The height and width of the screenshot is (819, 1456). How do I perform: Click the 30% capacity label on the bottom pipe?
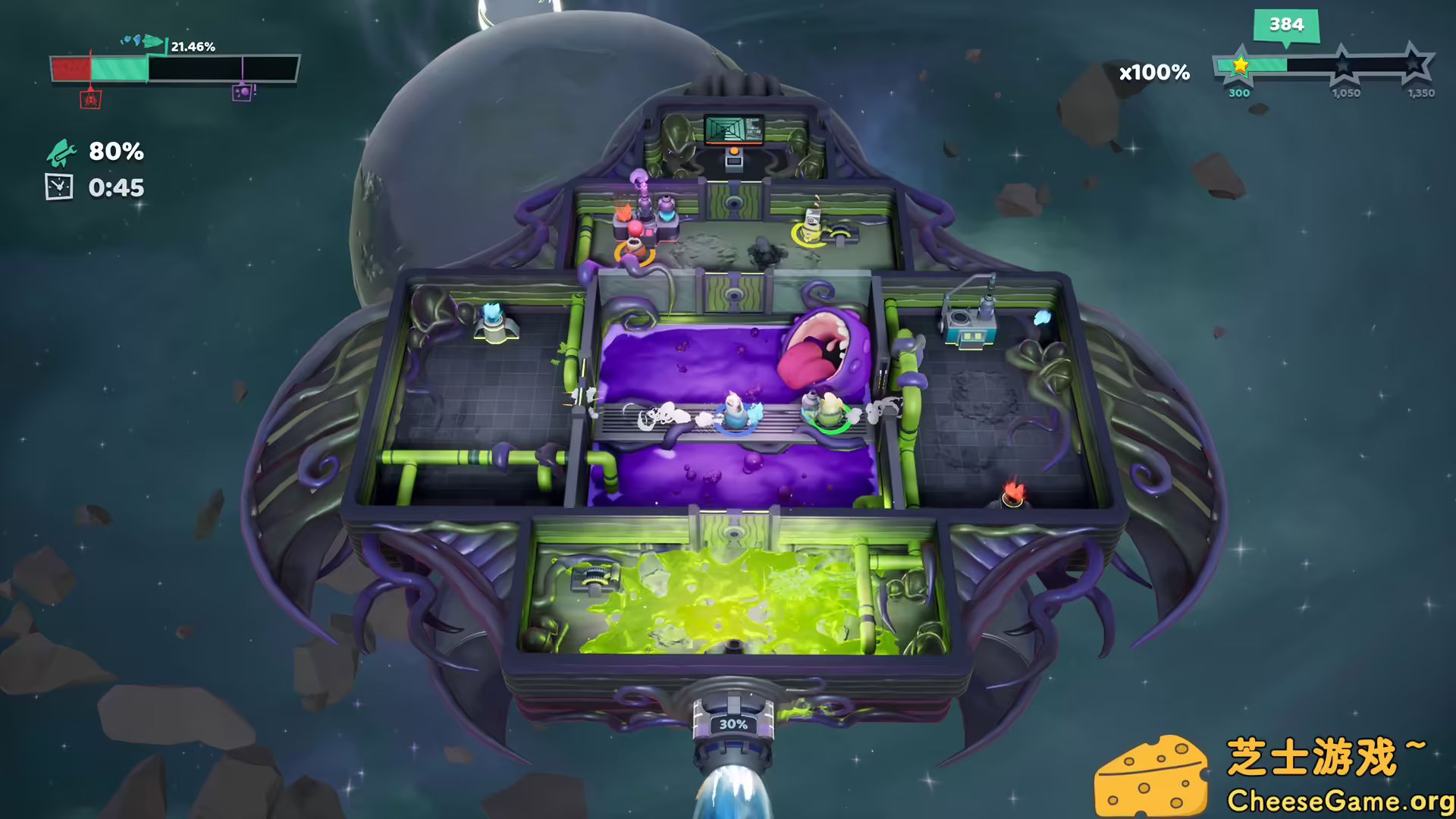coord(732,724)
